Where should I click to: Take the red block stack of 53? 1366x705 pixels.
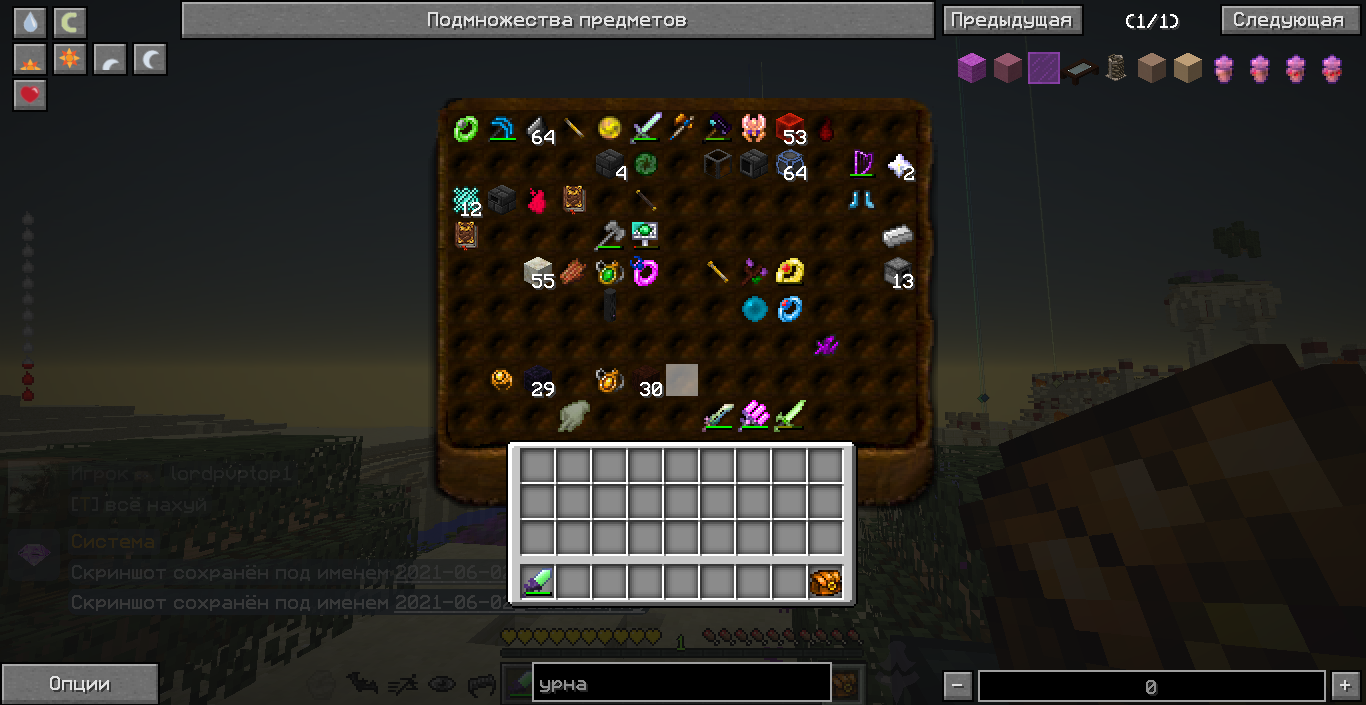click(x=790, y=128)
